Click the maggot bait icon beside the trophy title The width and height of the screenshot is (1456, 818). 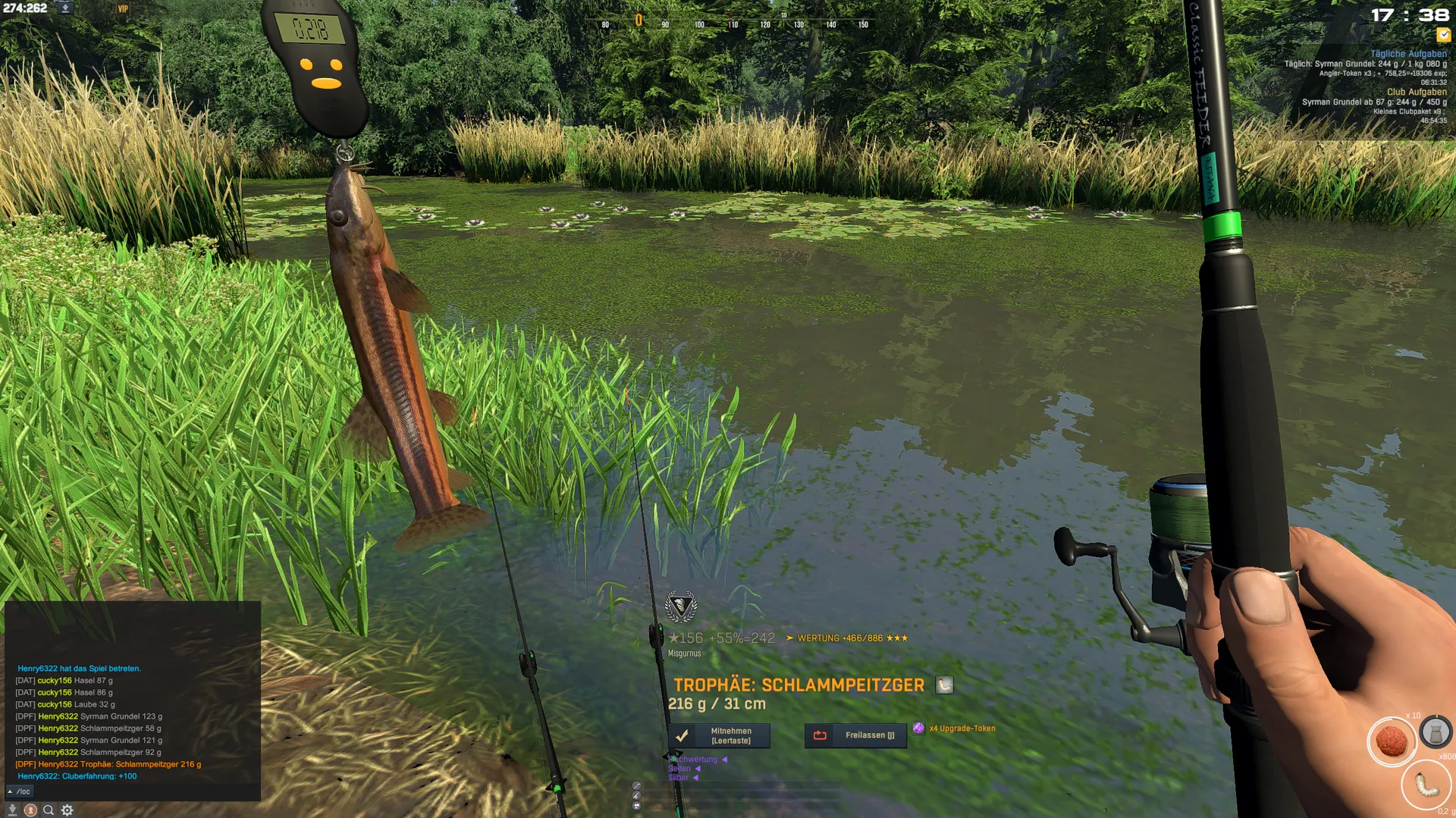(x=944, y=685)
